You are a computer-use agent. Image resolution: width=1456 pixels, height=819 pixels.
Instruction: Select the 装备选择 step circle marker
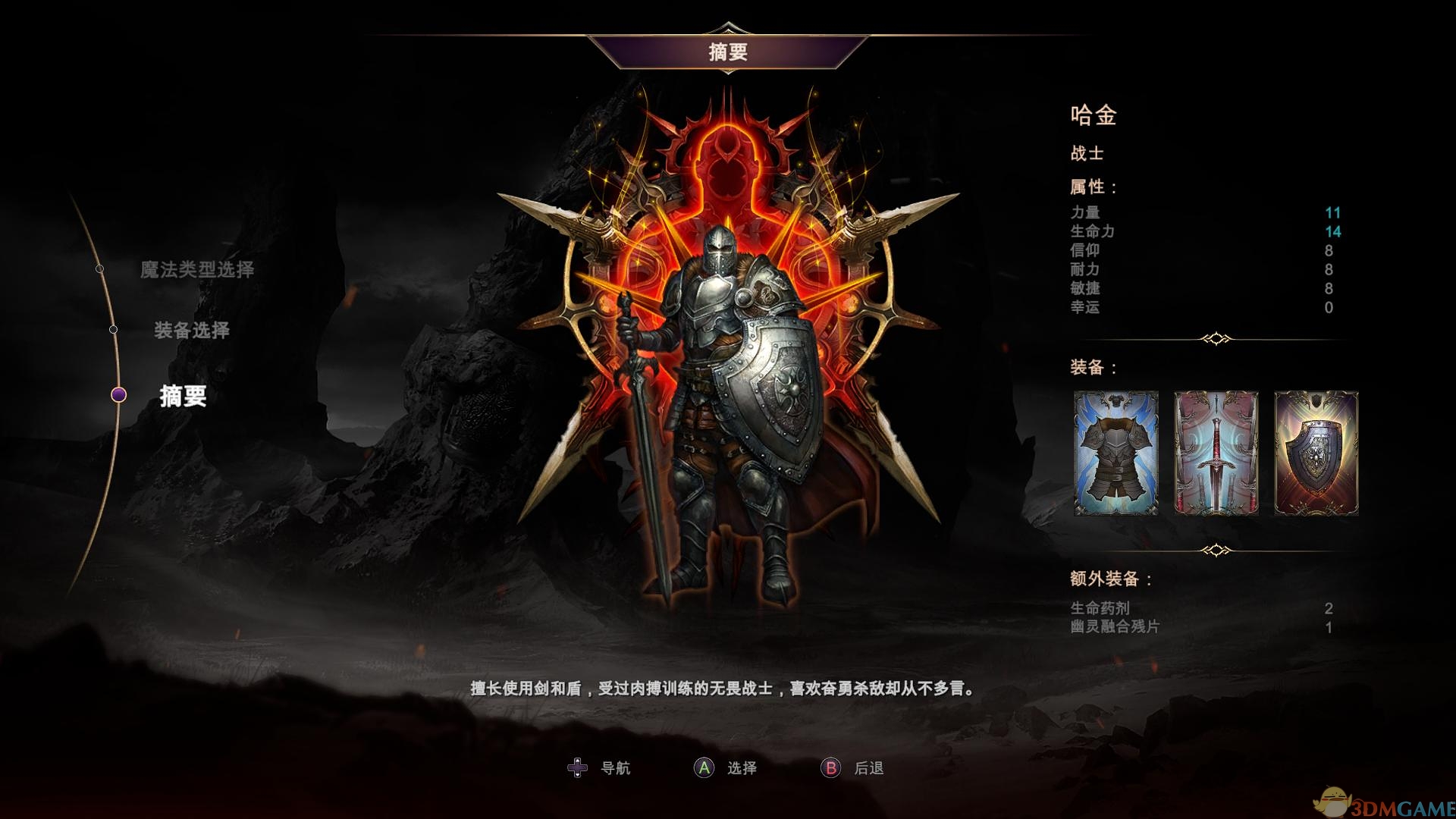pyautogui.click(x=115, y=329)
